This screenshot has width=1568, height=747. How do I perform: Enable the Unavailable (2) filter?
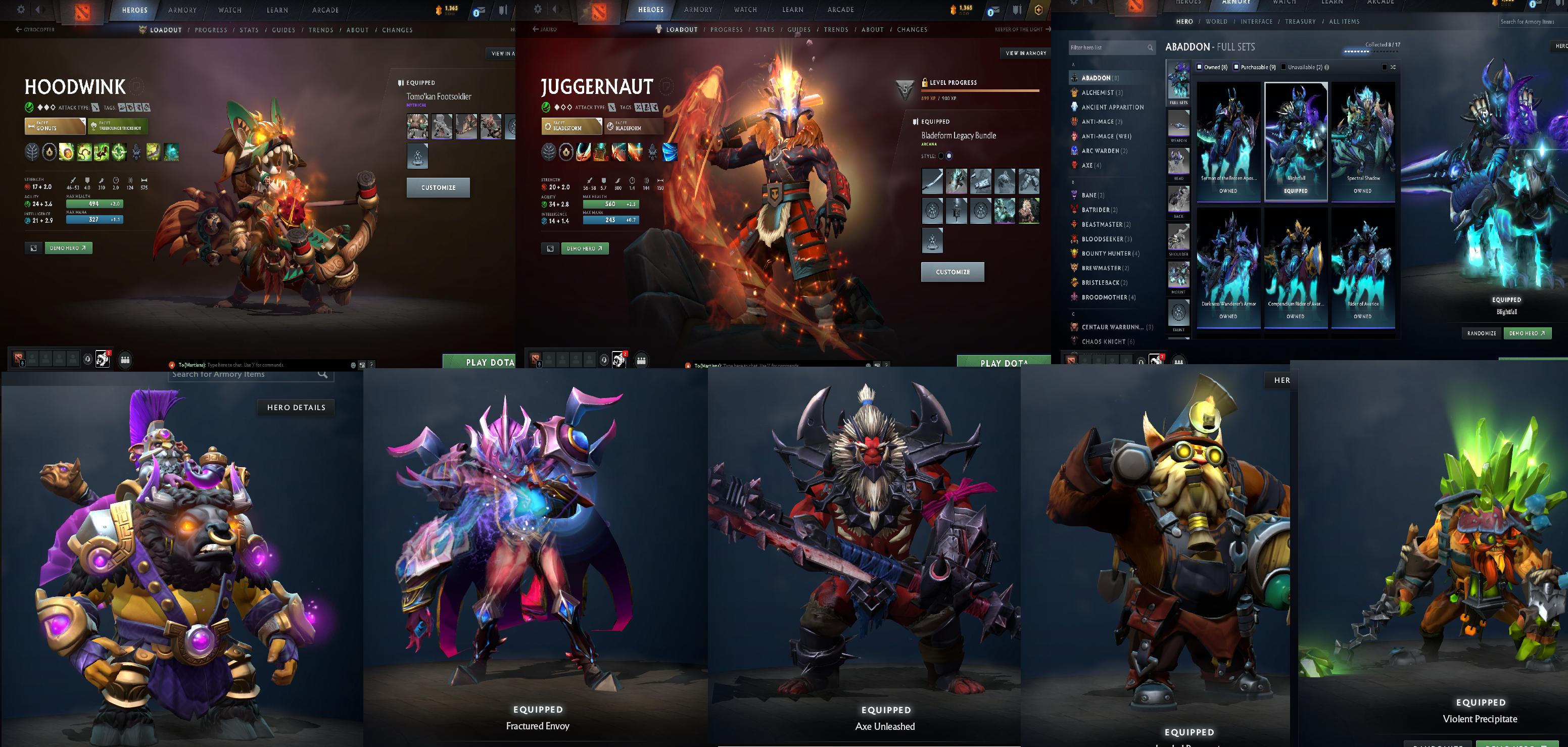[x=1282, y=67]
